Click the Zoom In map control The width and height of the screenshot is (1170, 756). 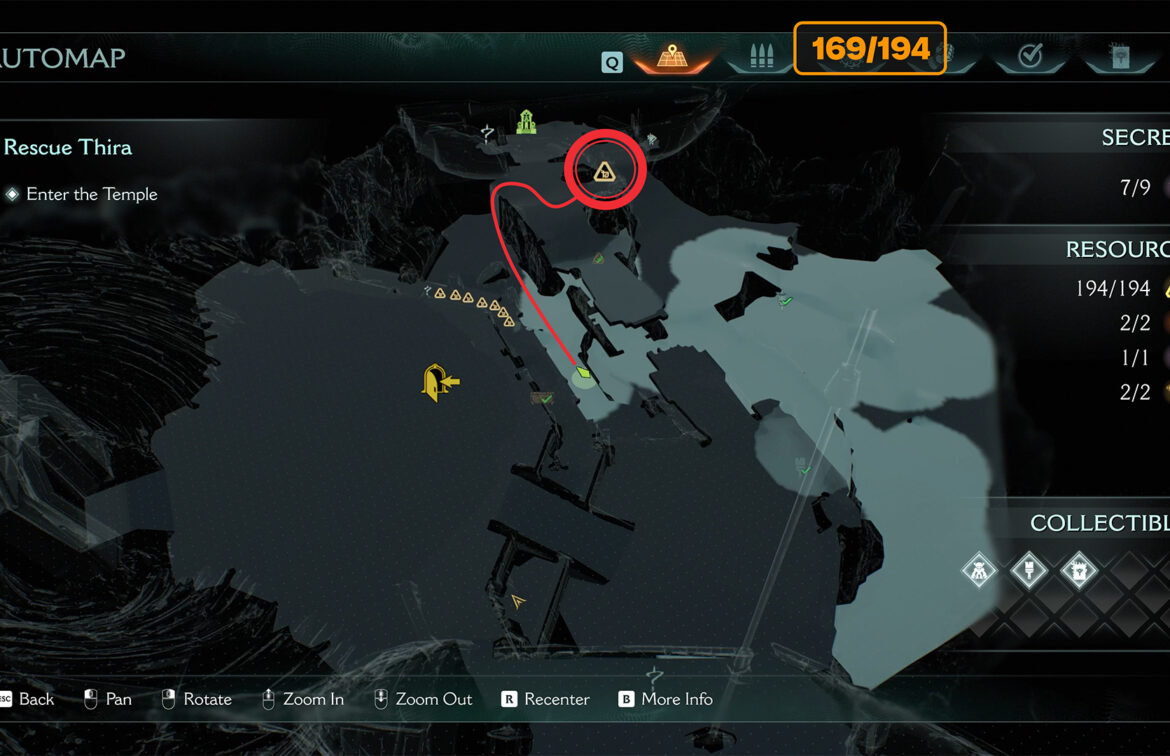(303, 699)
